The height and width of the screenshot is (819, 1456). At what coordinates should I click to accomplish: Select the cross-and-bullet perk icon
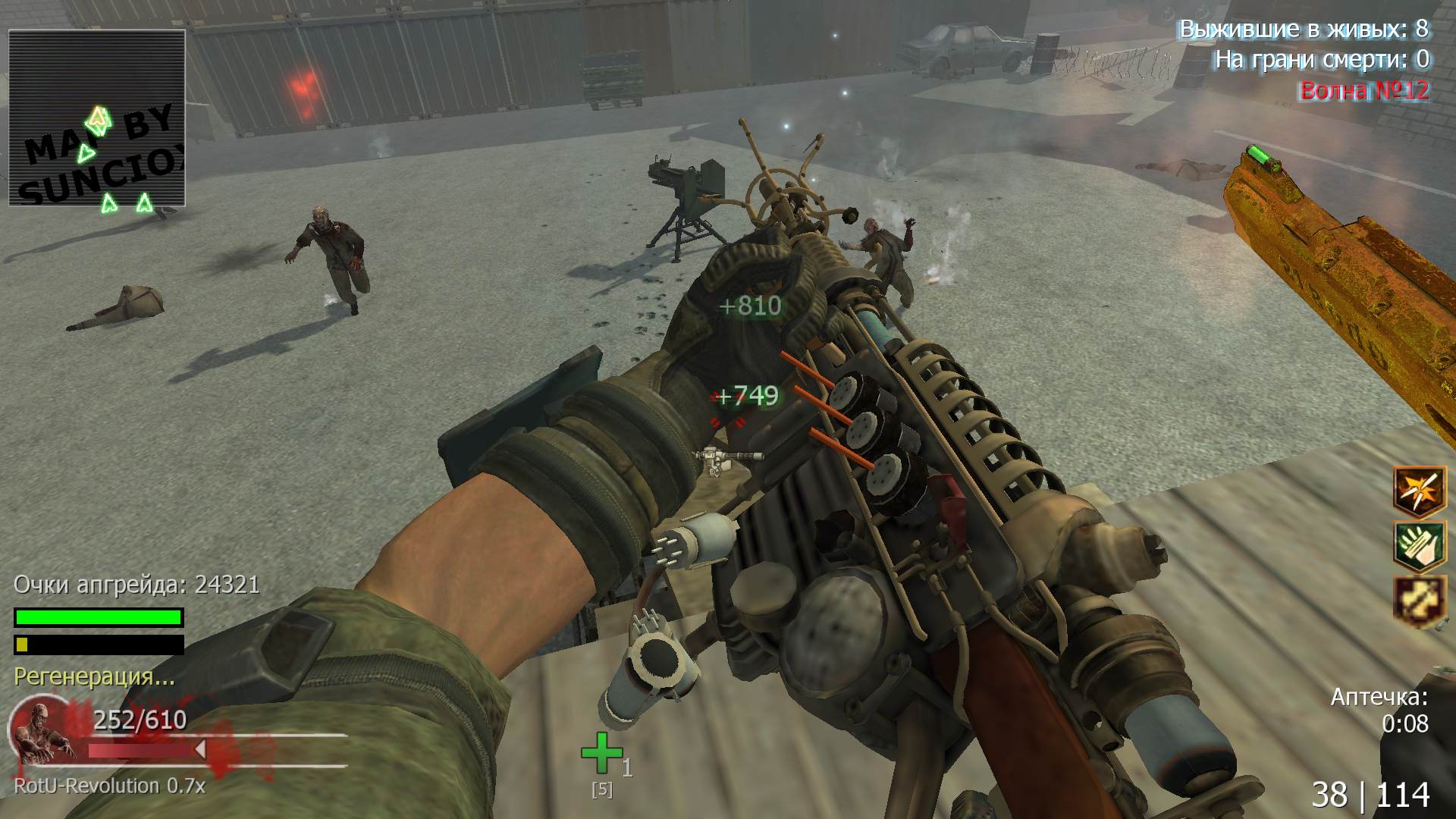coord(1420,600)
